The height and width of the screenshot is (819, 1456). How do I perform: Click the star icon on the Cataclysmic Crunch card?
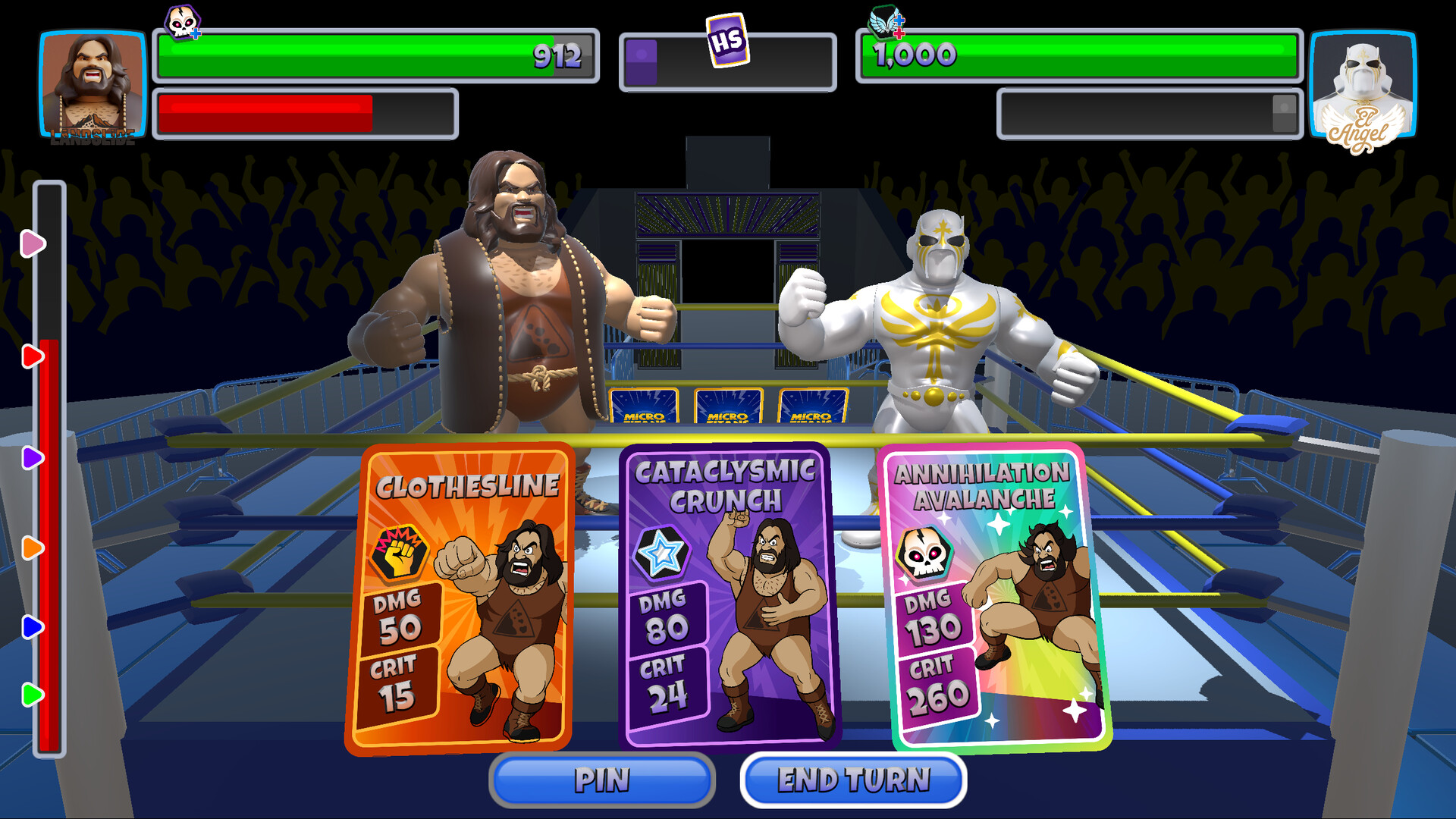(661, 555)
